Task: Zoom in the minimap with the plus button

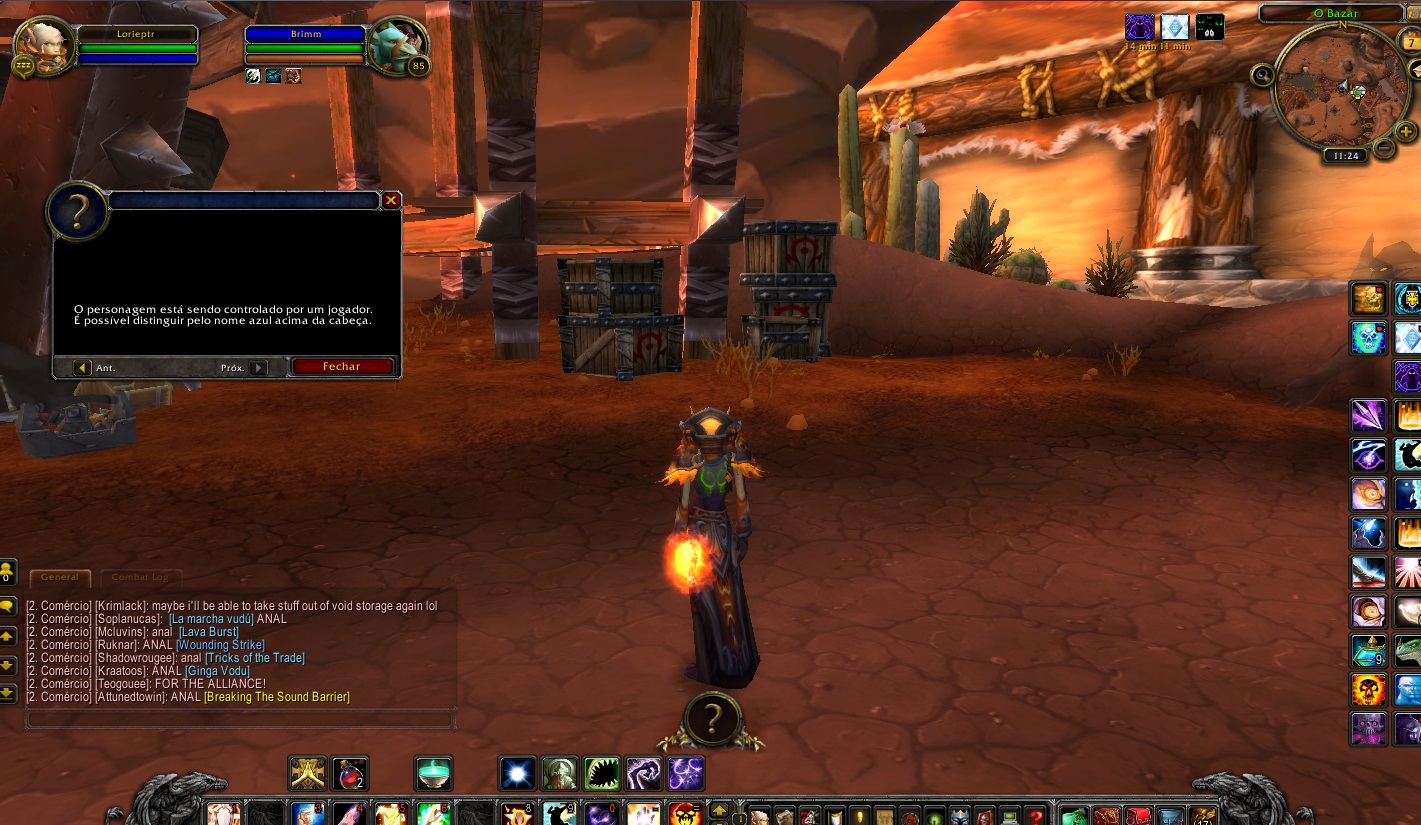Action: [x=1405, y=131]
